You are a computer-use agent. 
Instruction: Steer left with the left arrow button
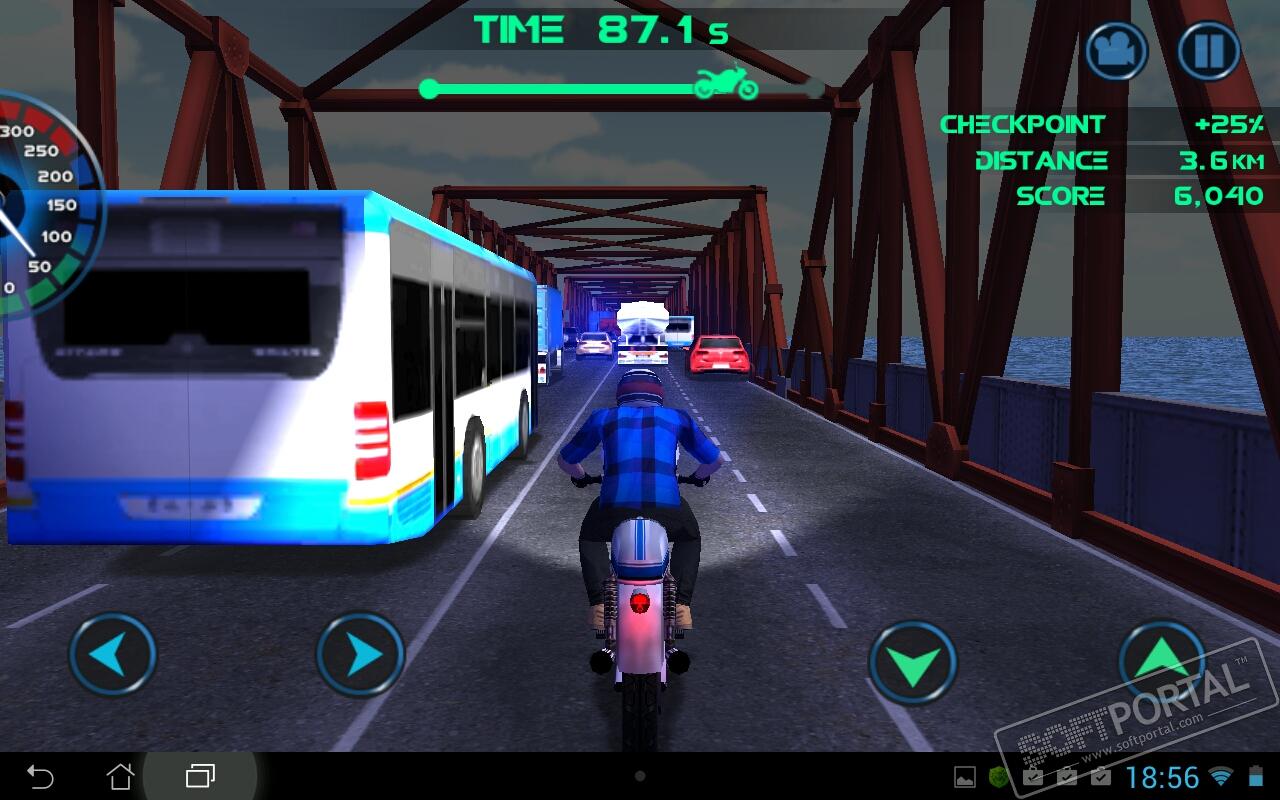112,655
